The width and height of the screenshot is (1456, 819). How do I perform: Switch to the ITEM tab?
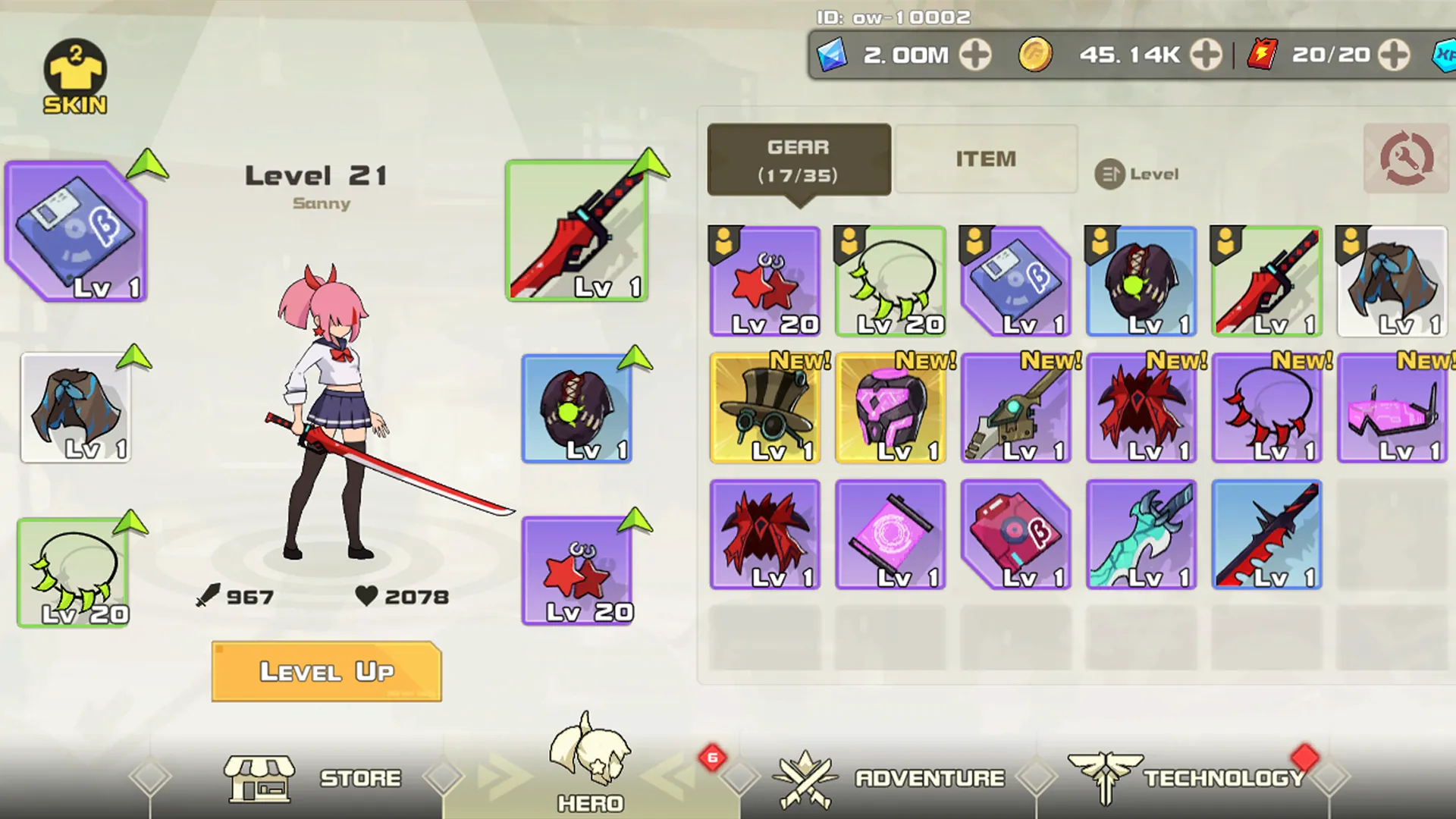coord(986,158)
